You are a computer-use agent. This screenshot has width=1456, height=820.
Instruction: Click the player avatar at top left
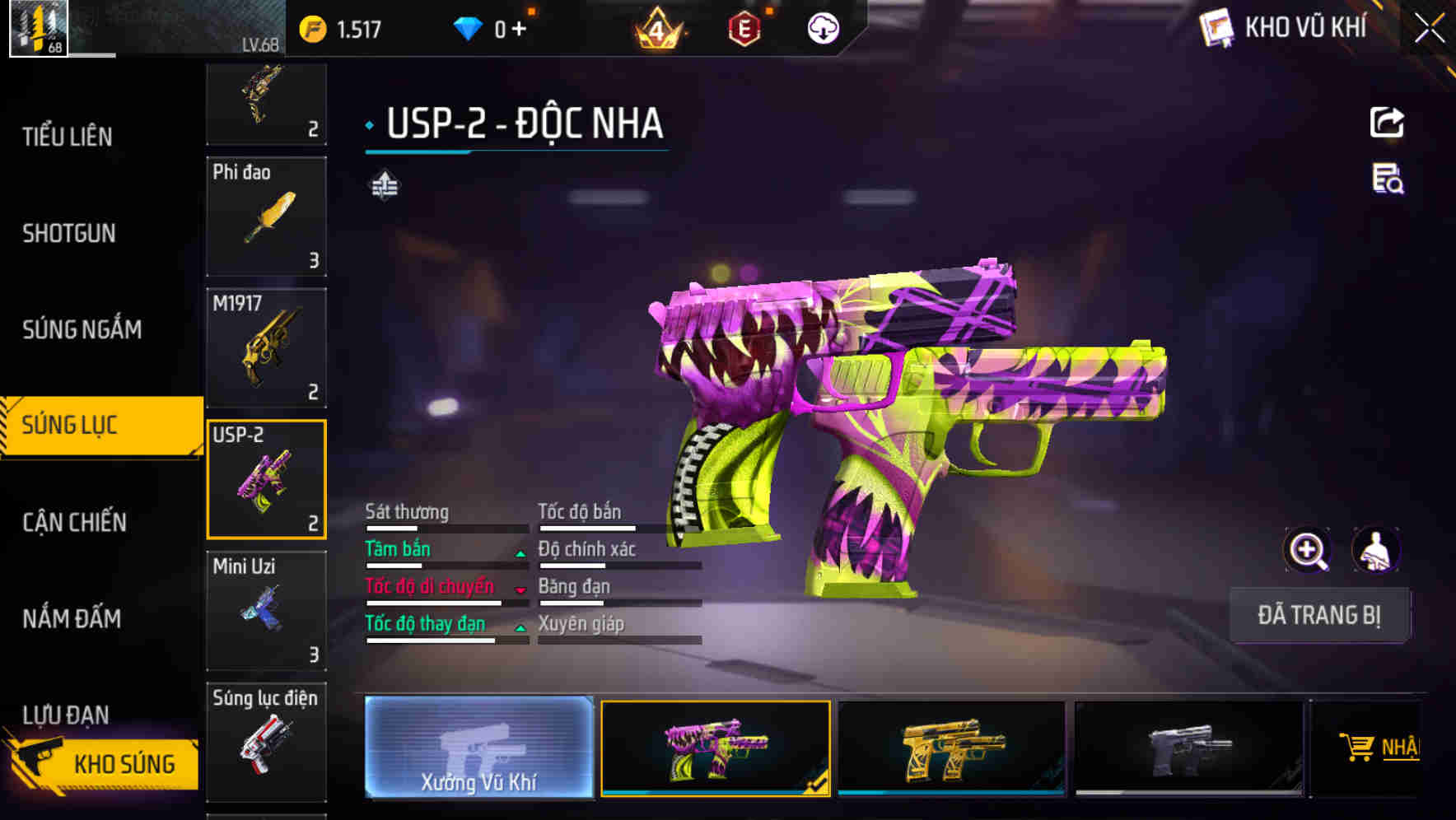tap(37, 30)
